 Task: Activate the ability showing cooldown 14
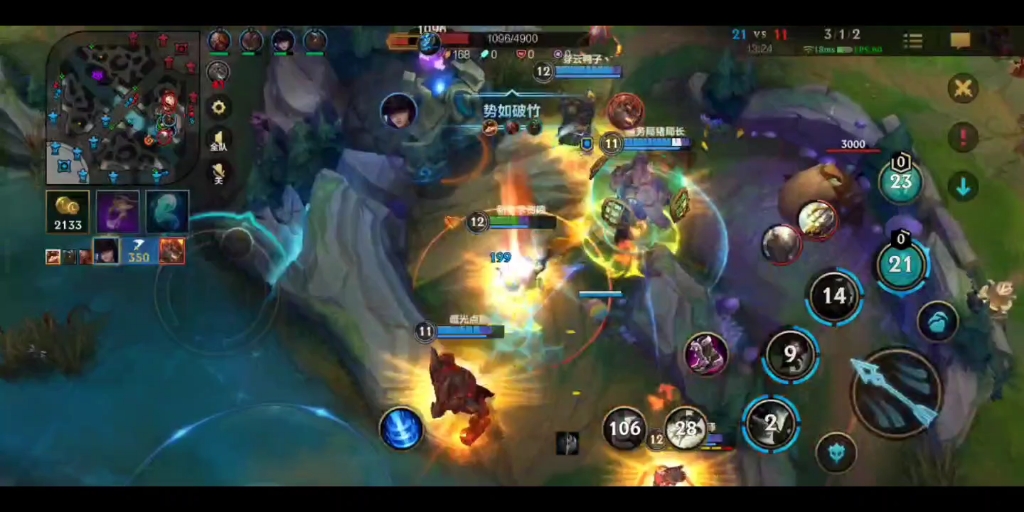click(x=834, y=296)
